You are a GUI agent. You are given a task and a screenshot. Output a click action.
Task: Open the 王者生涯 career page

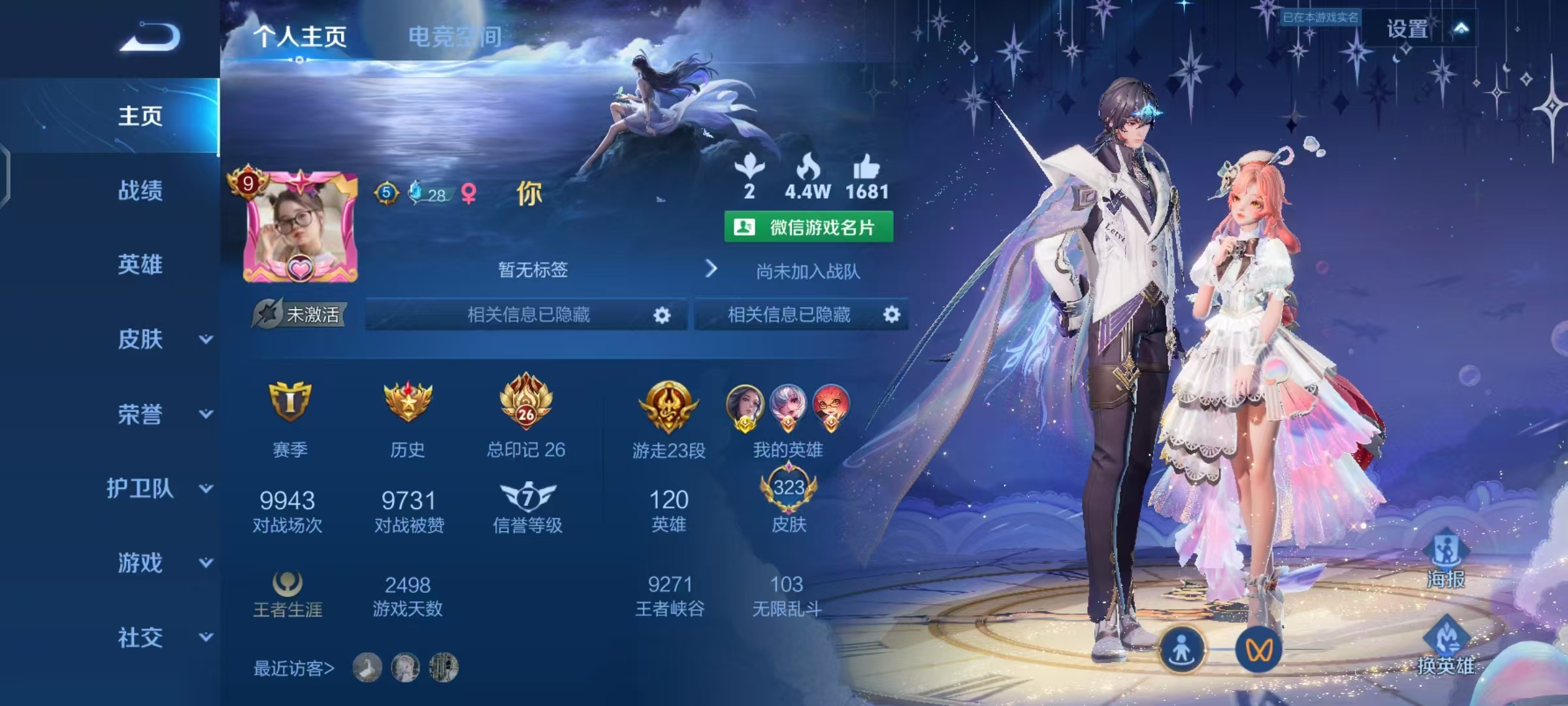[x=287, y=595]
